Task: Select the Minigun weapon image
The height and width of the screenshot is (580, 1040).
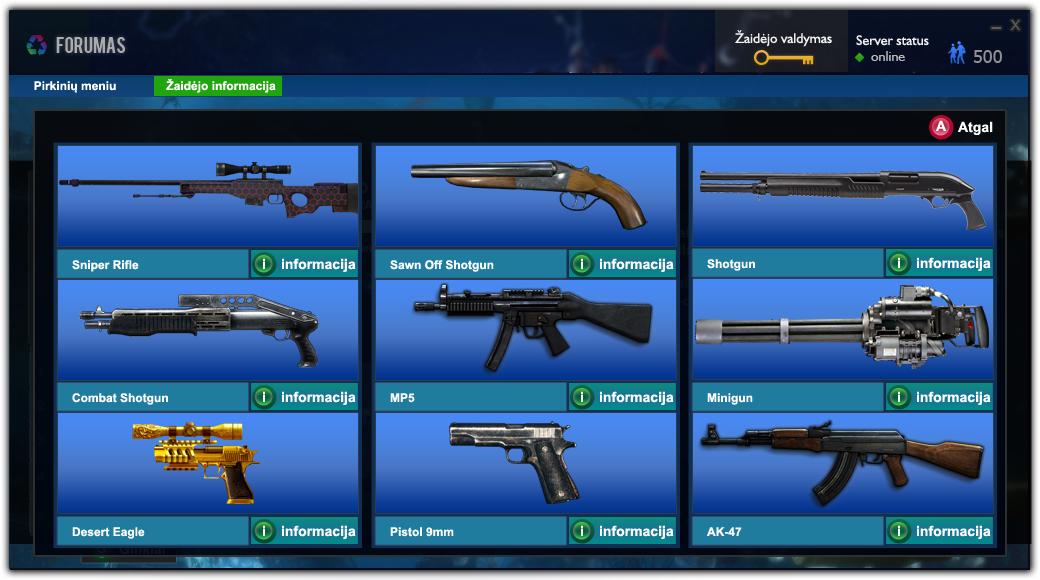Action: 842,330
